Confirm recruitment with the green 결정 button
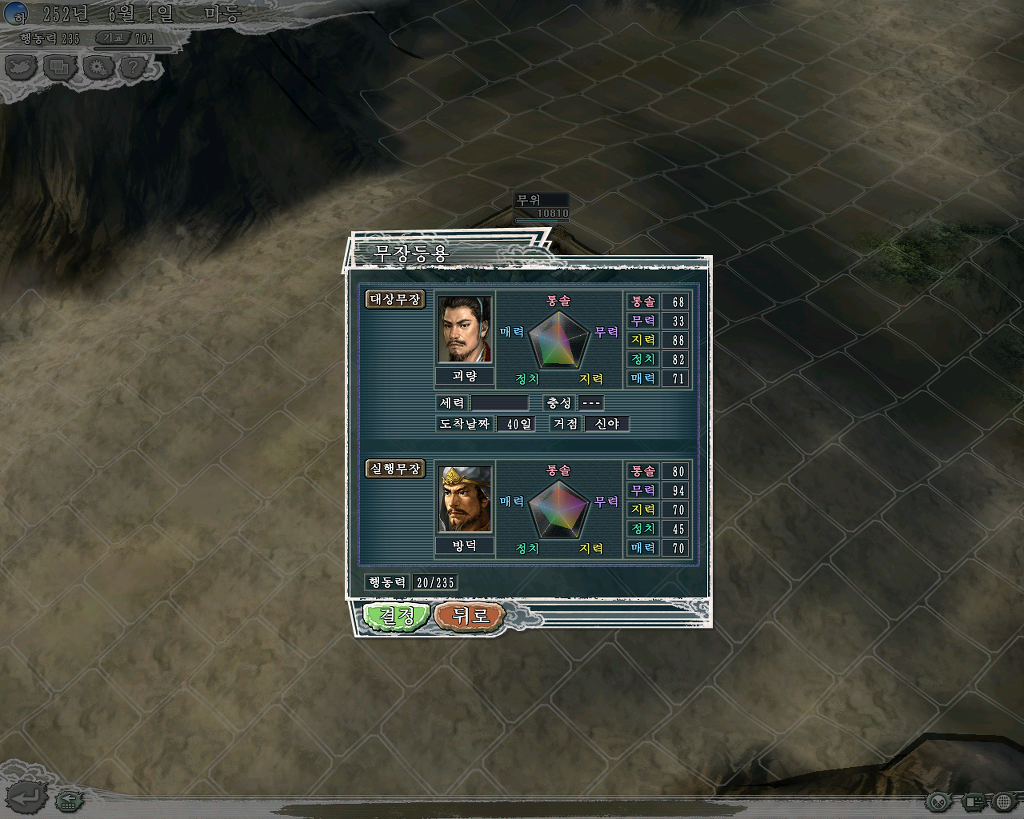The width and height of the screenshot is (1024, 819). 397,616
